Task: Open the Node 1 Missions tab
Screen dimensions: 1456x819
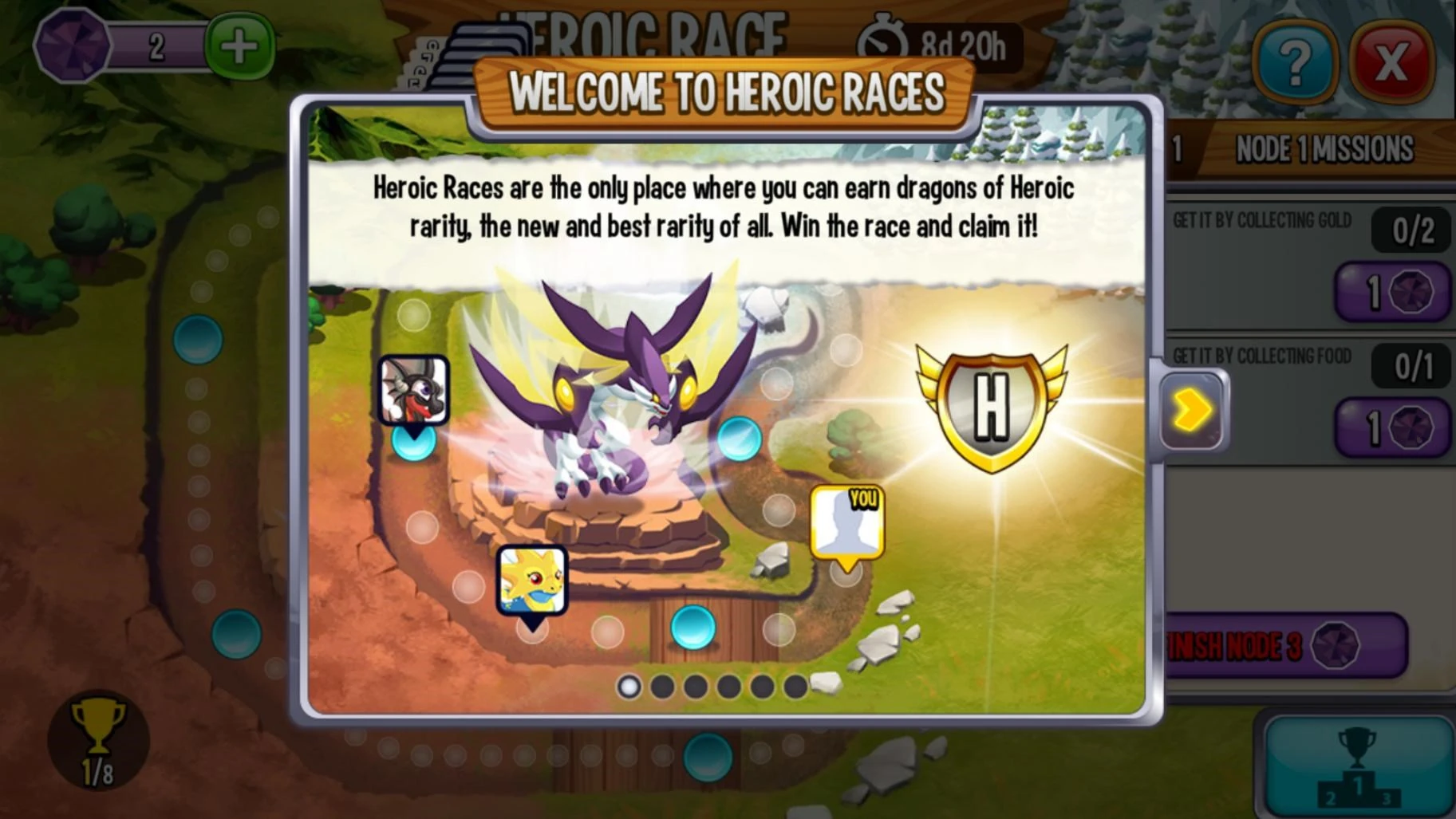Action: click(x=1324, y=149)
